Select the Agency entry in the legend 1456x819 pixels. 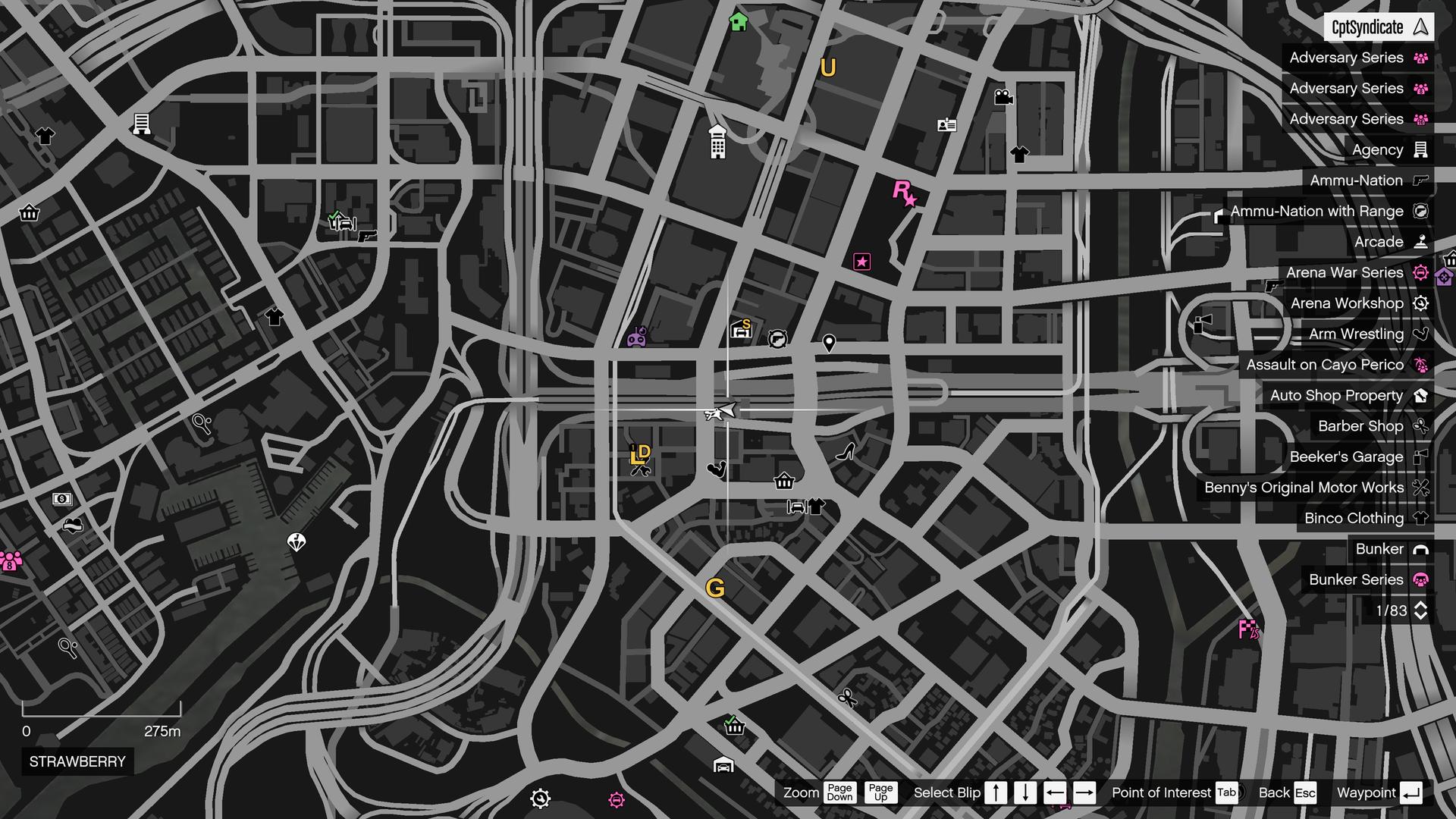(x=1377, y=149)
